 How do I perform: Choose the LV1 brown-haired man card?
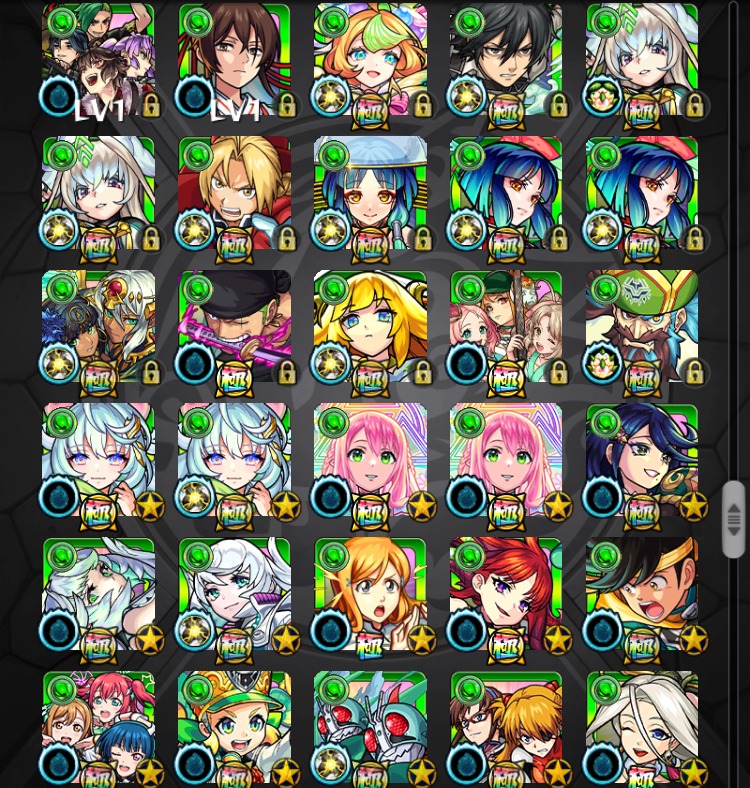click(x=234, y=60)
